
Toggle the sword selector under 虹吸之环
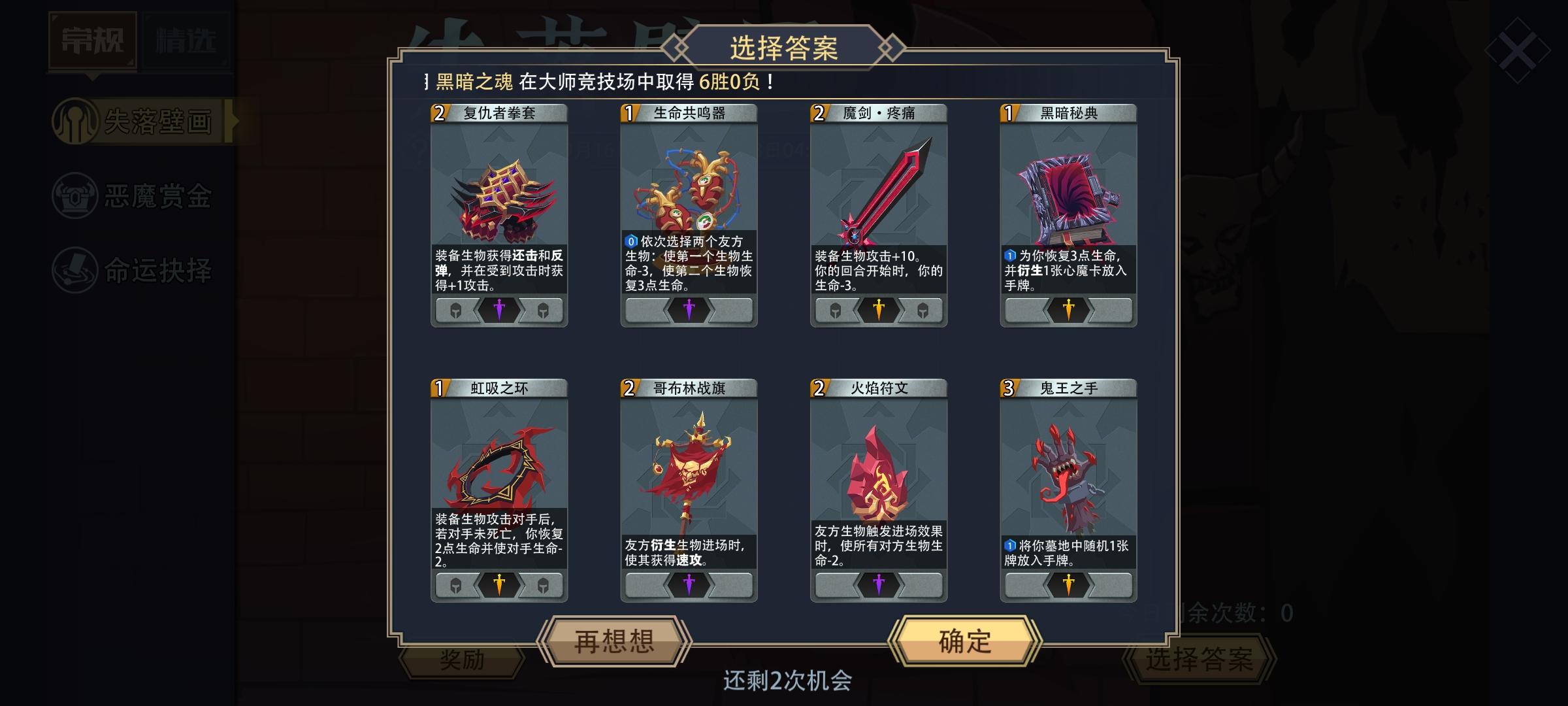pos(498,586)
